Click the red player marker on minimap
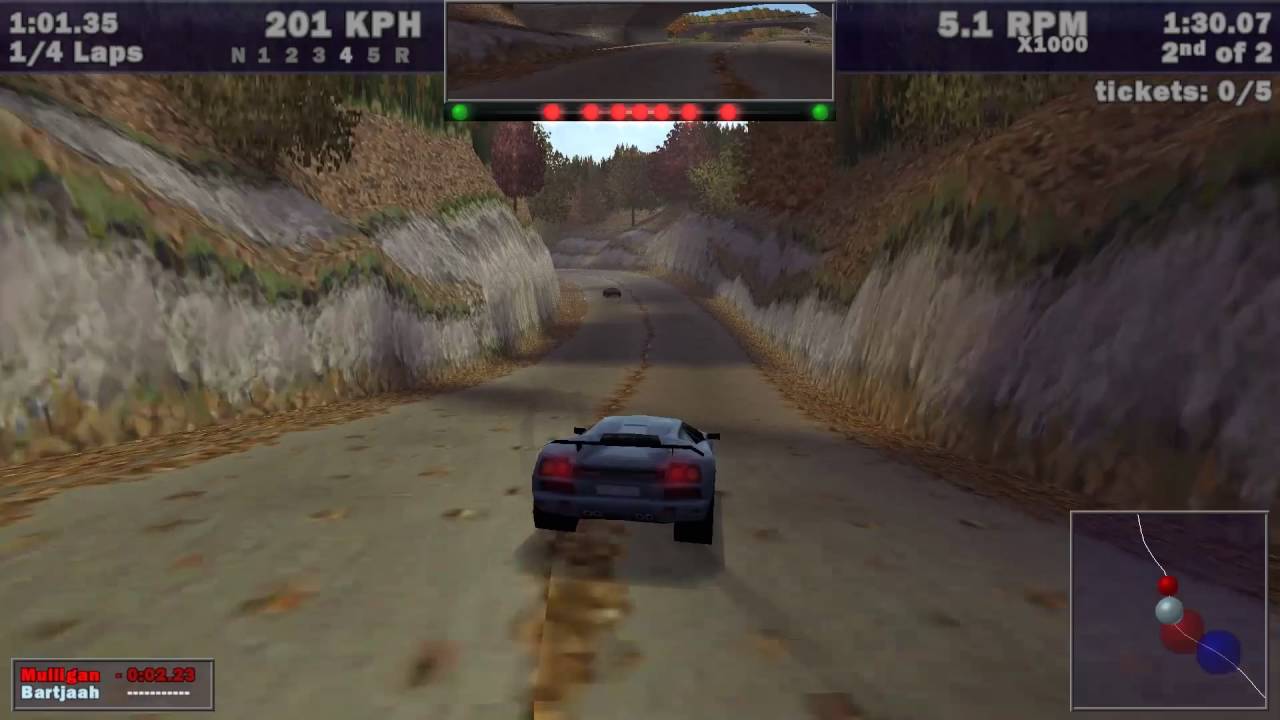This screenshot has height=720, width=1280. pyautogui.click(x=1167, y=585)
